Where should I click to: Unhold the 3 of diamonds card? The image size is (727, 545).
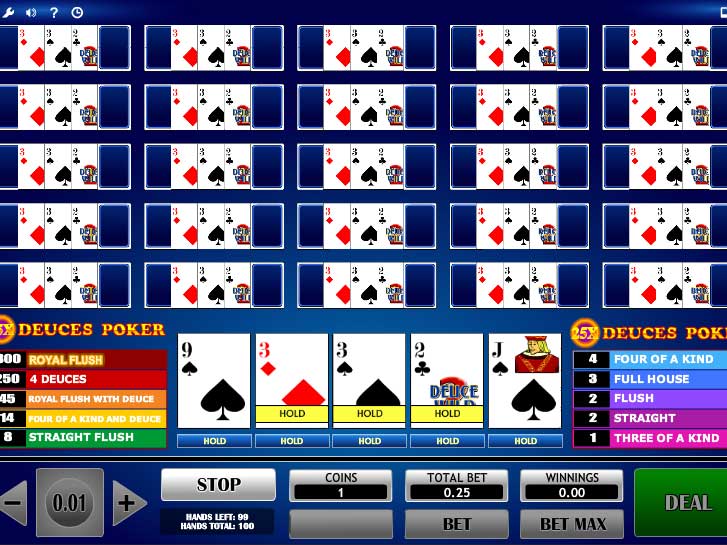[292, 380]
